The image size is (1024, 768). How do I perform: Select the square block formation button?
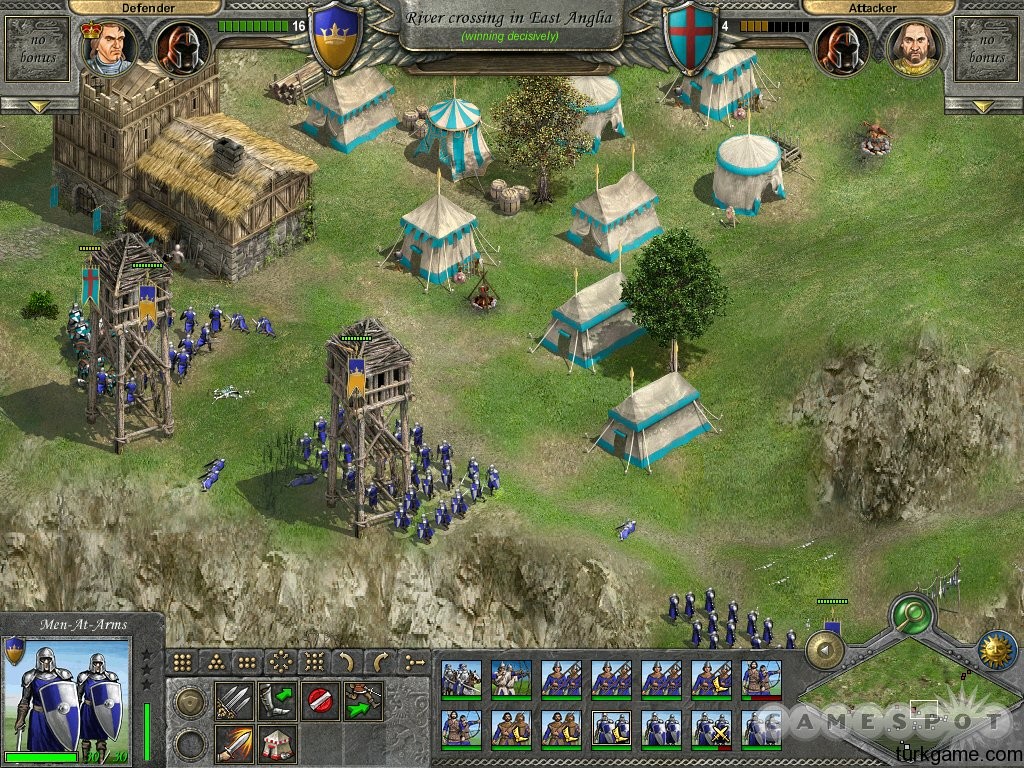click(x=183, y=661)
